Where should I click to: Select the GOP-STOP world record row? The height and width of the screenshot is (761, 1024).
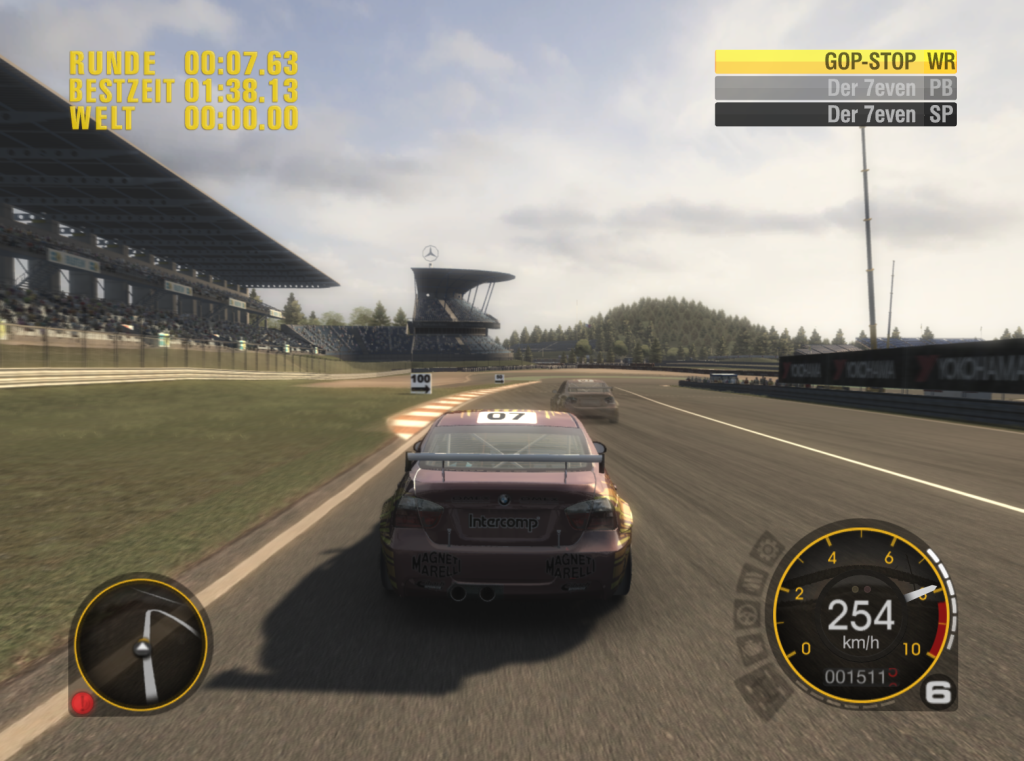pyautogui.click(x=835, y=61)
